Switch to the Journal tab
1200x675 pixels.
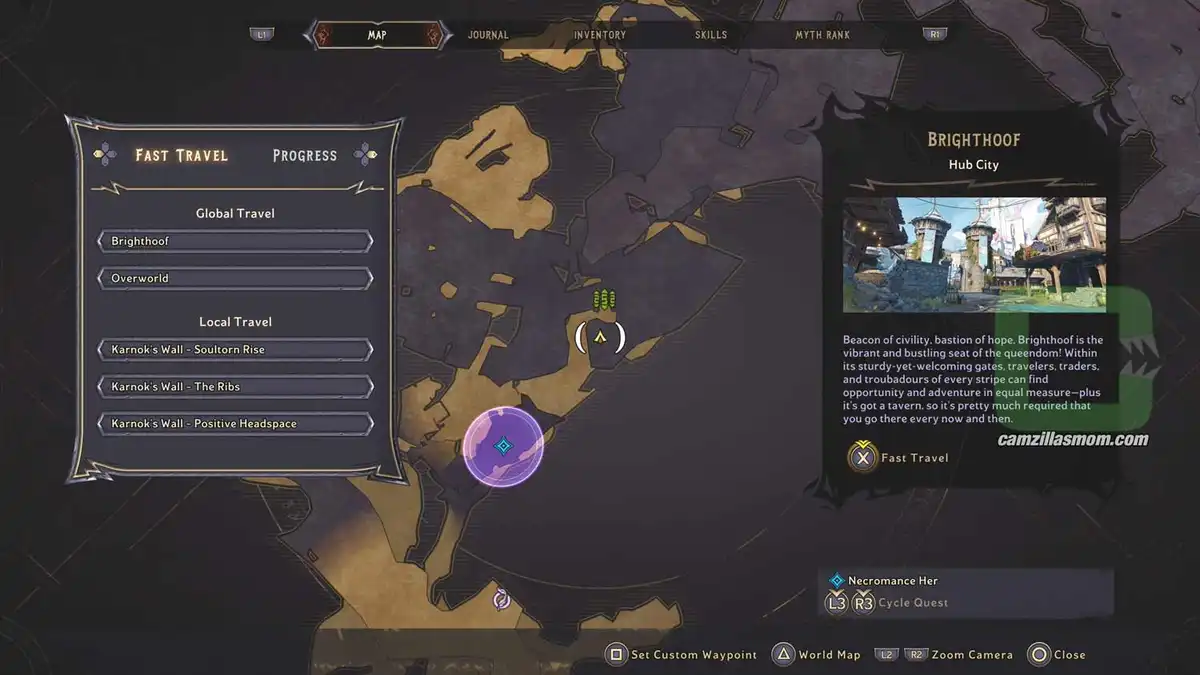click(x=488, y=35)
